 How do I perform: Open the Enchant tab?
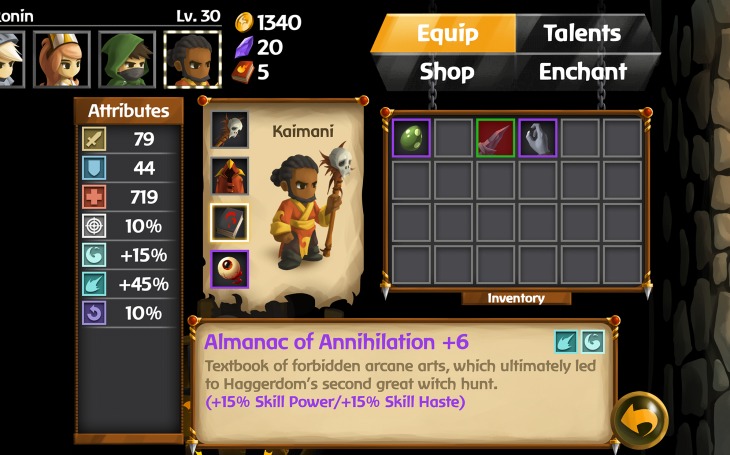pyautogui.click(x=583, y=71)
